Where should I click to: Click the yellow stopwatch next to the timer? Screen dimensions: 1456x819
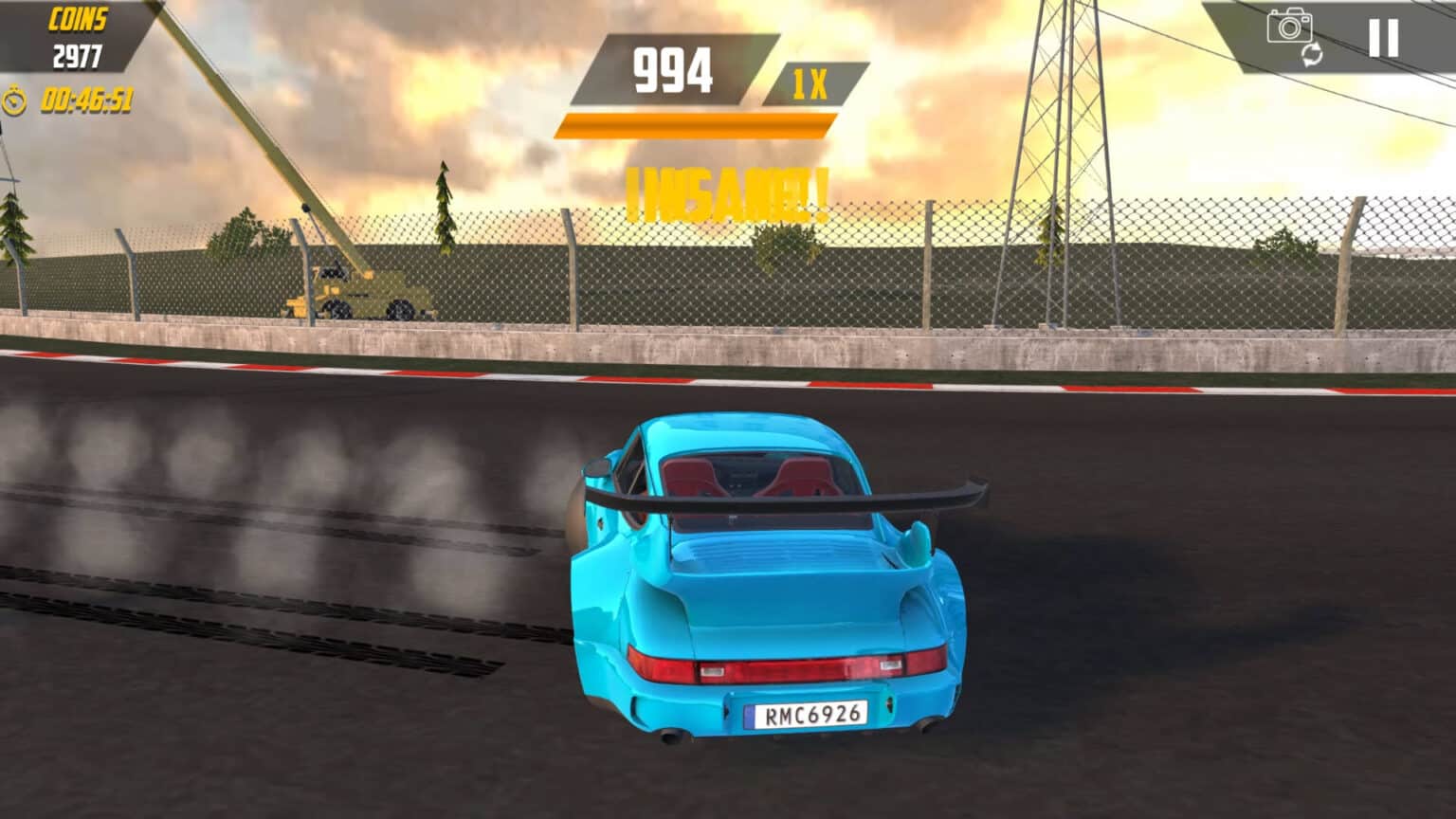coord(16,98)
